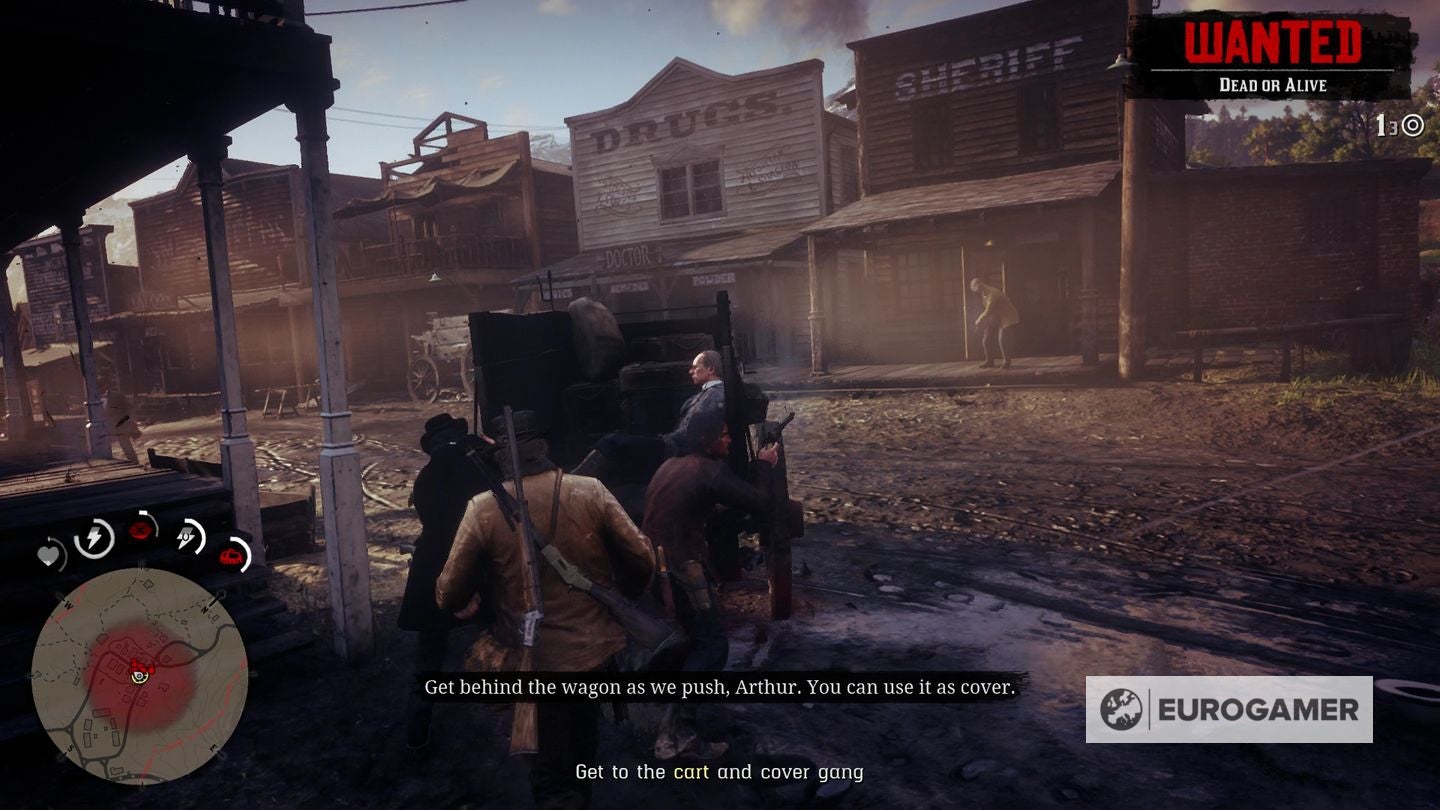Click the Eurogamer globe logo
Viewport: 1440px width, 810px height.
(x=1122, y=706)
